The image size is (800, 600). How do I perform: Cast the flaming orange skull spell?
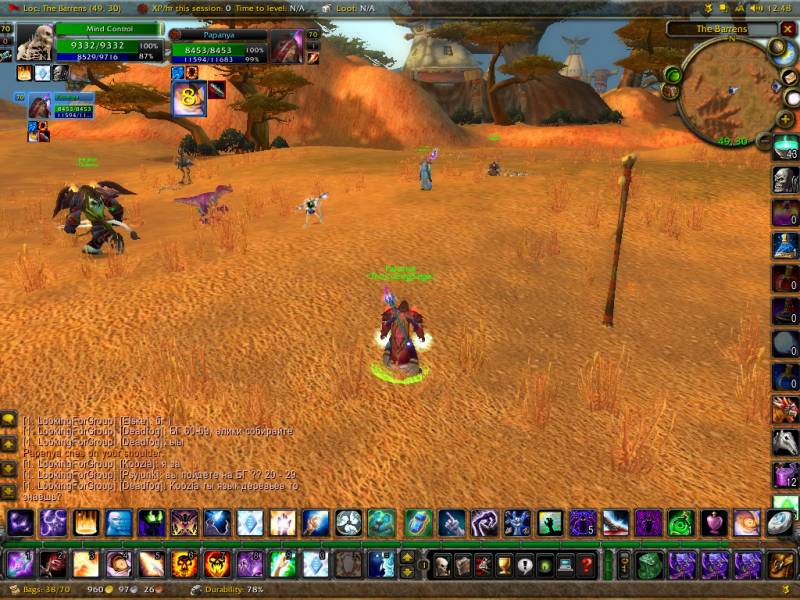(x=184, y=564)
